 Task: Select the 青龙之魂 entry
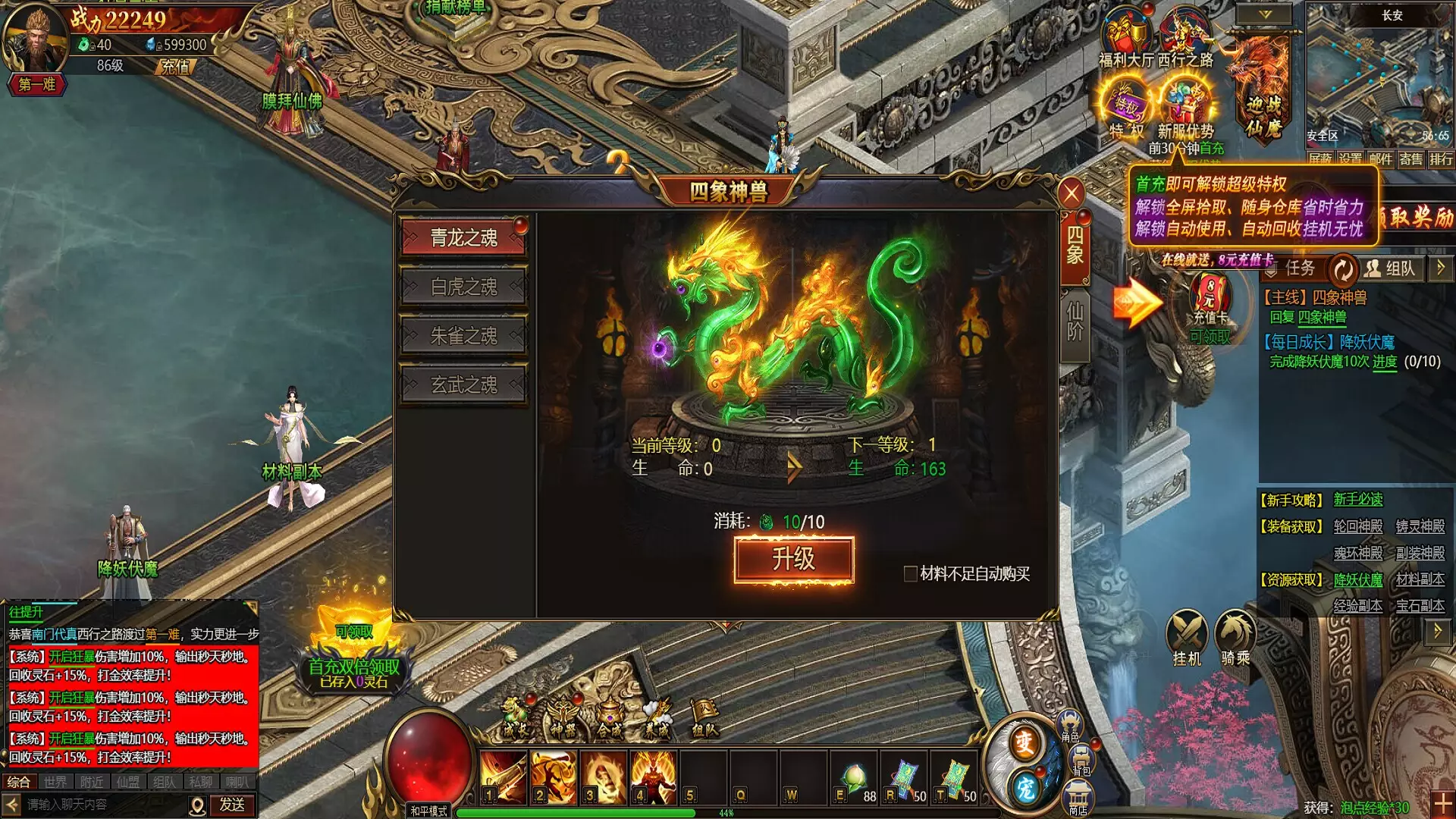click(x=463, y=238)
